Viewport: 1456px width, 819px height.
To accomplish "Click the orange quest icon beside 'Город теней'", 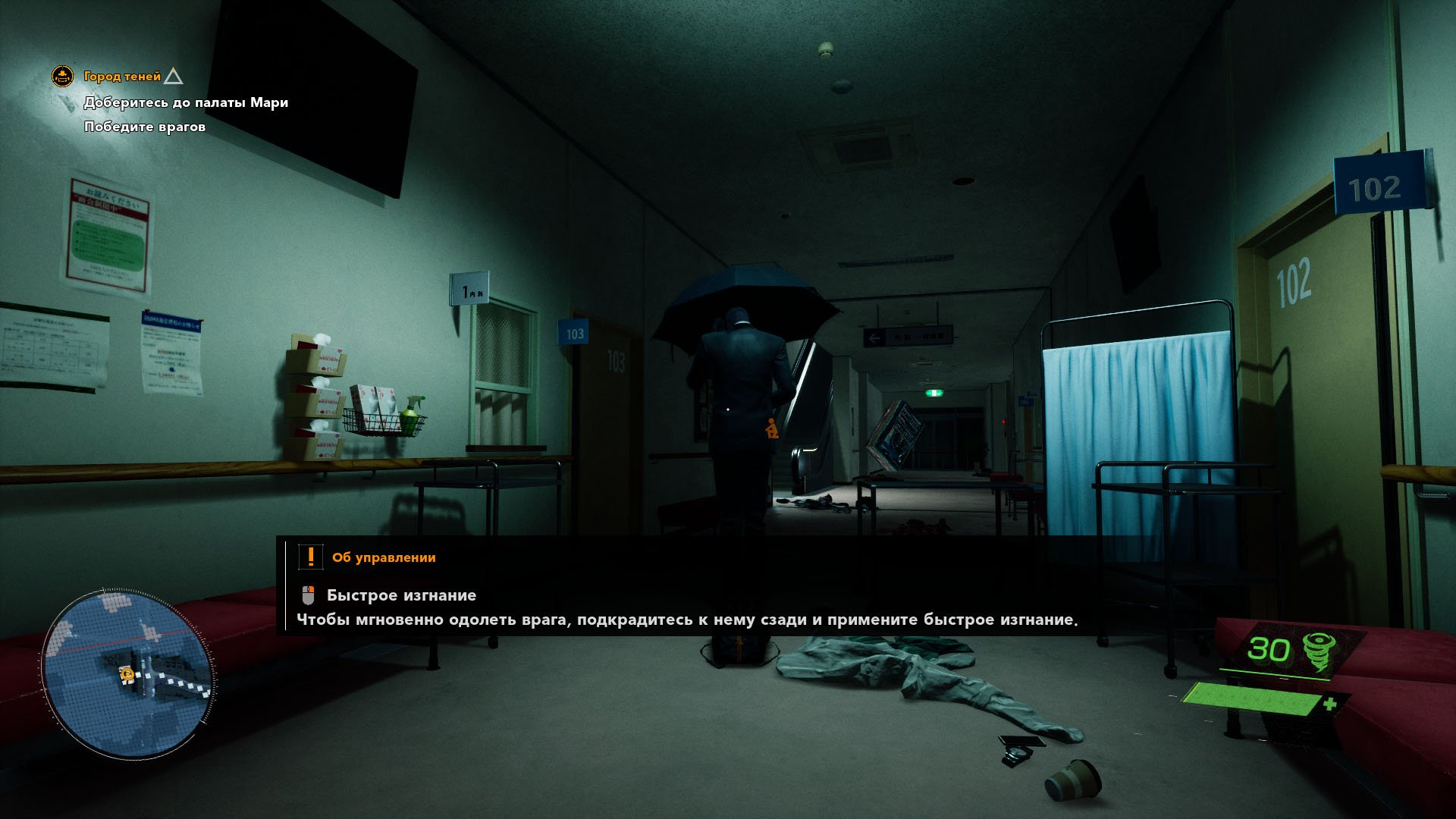I will (x=62, y=76).
